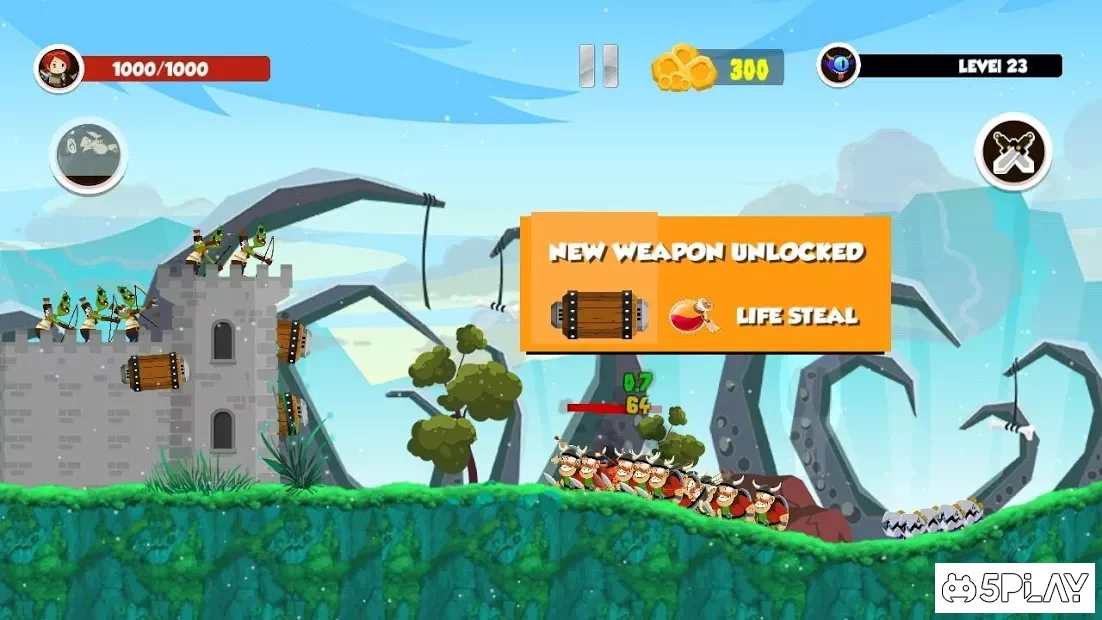
Task: Click the red-haired hero portrait
Action: [58, 68]
